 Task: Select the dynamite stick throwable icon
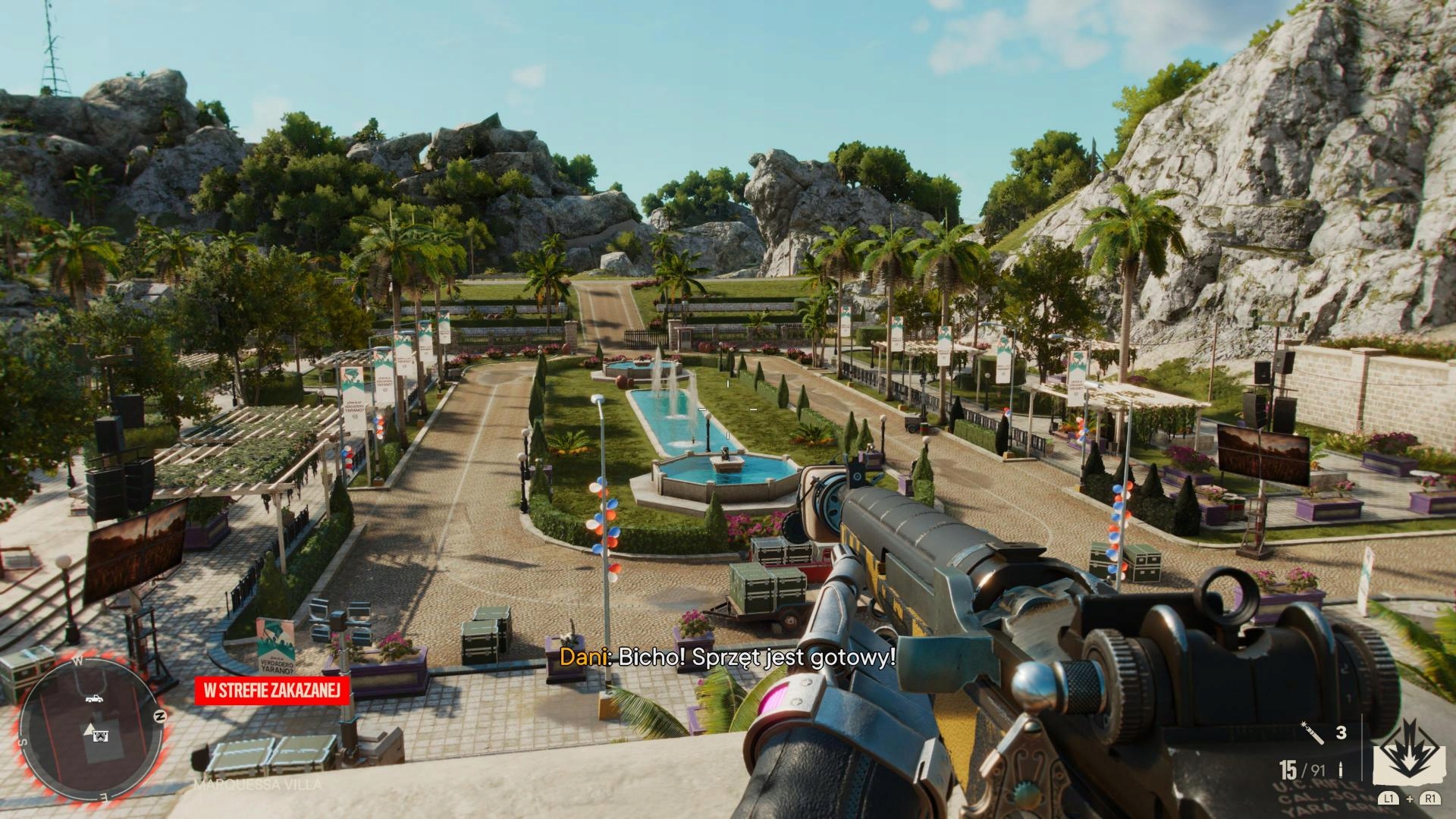(x=1313, y=734)
